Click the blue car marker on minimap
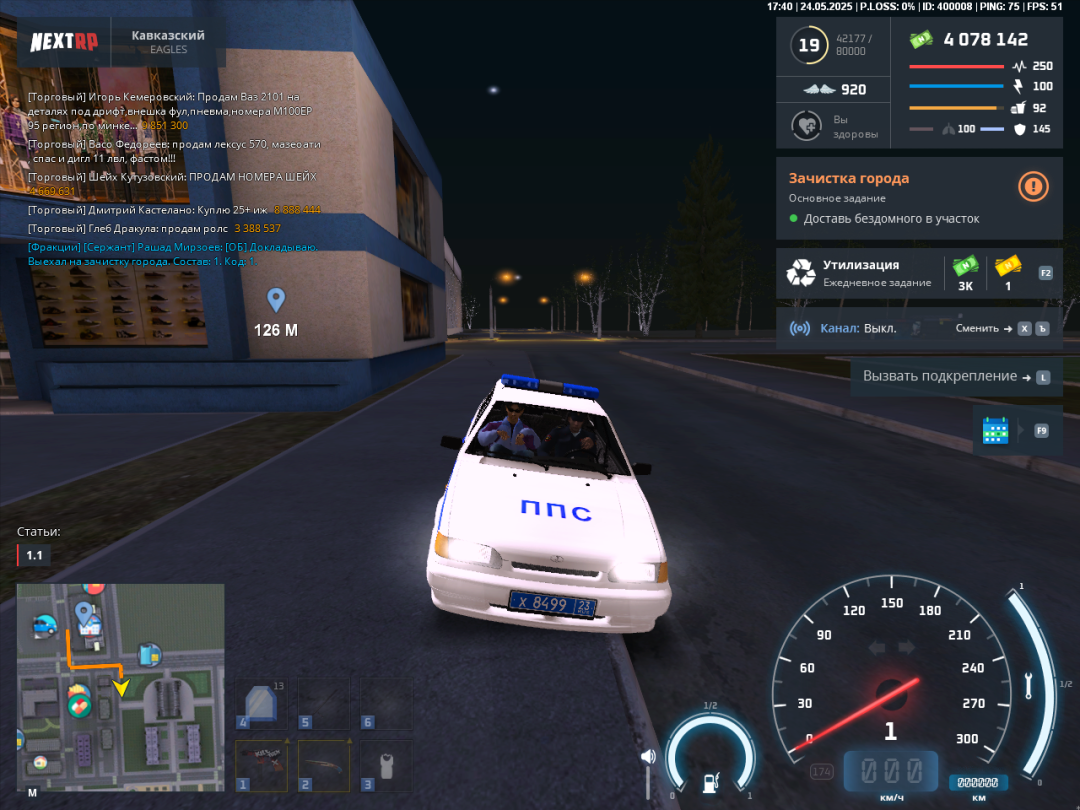 [45, 626]
